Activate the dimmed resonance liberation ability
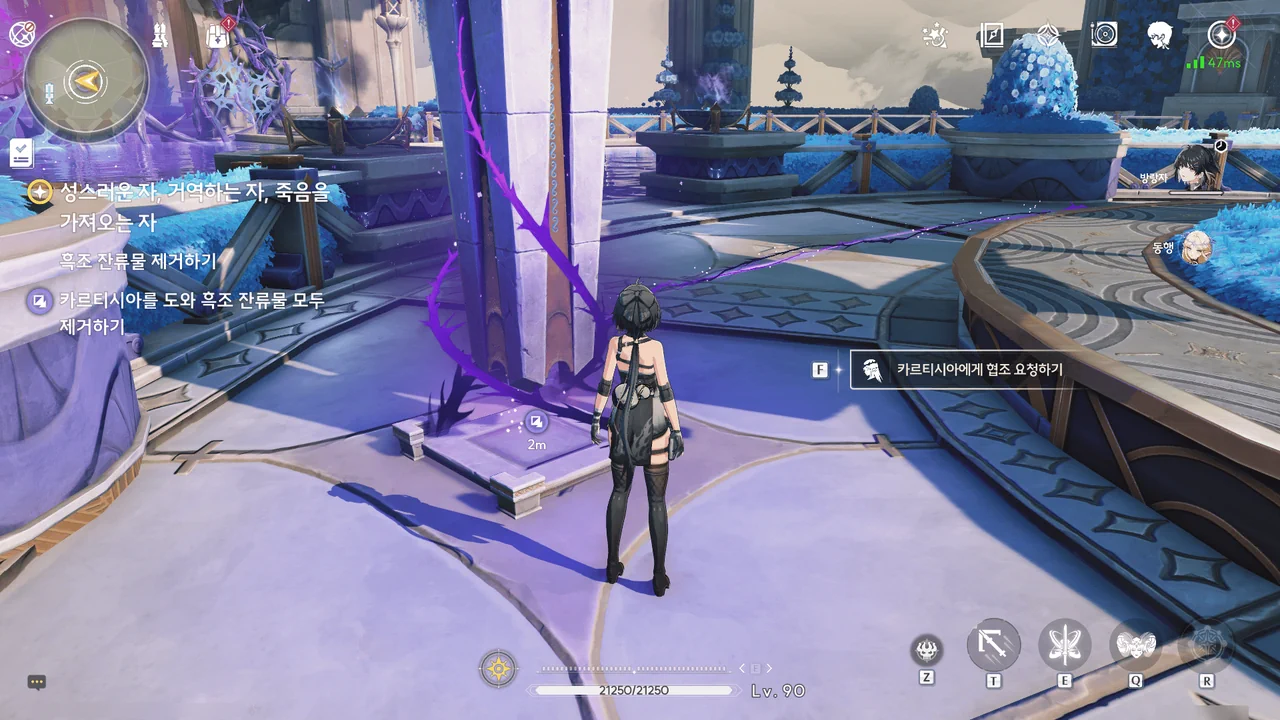1280x720 pixels. 1206,646
